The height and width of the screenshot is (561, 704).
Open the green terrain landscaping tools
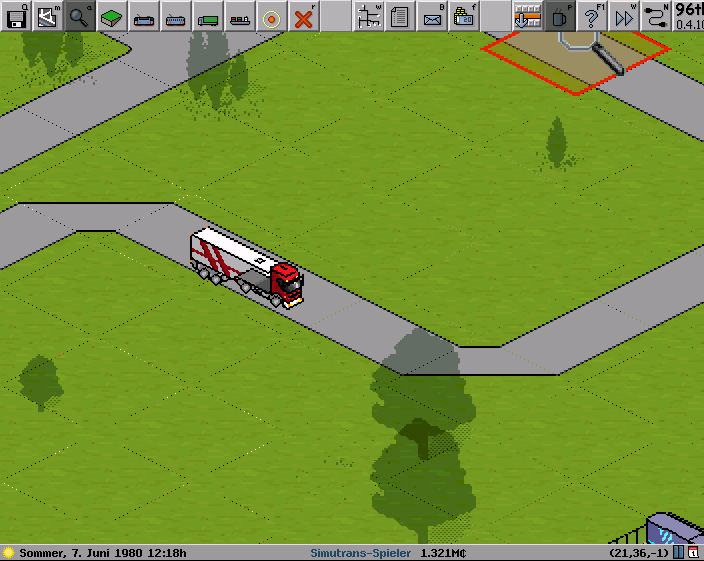point(112,16)
